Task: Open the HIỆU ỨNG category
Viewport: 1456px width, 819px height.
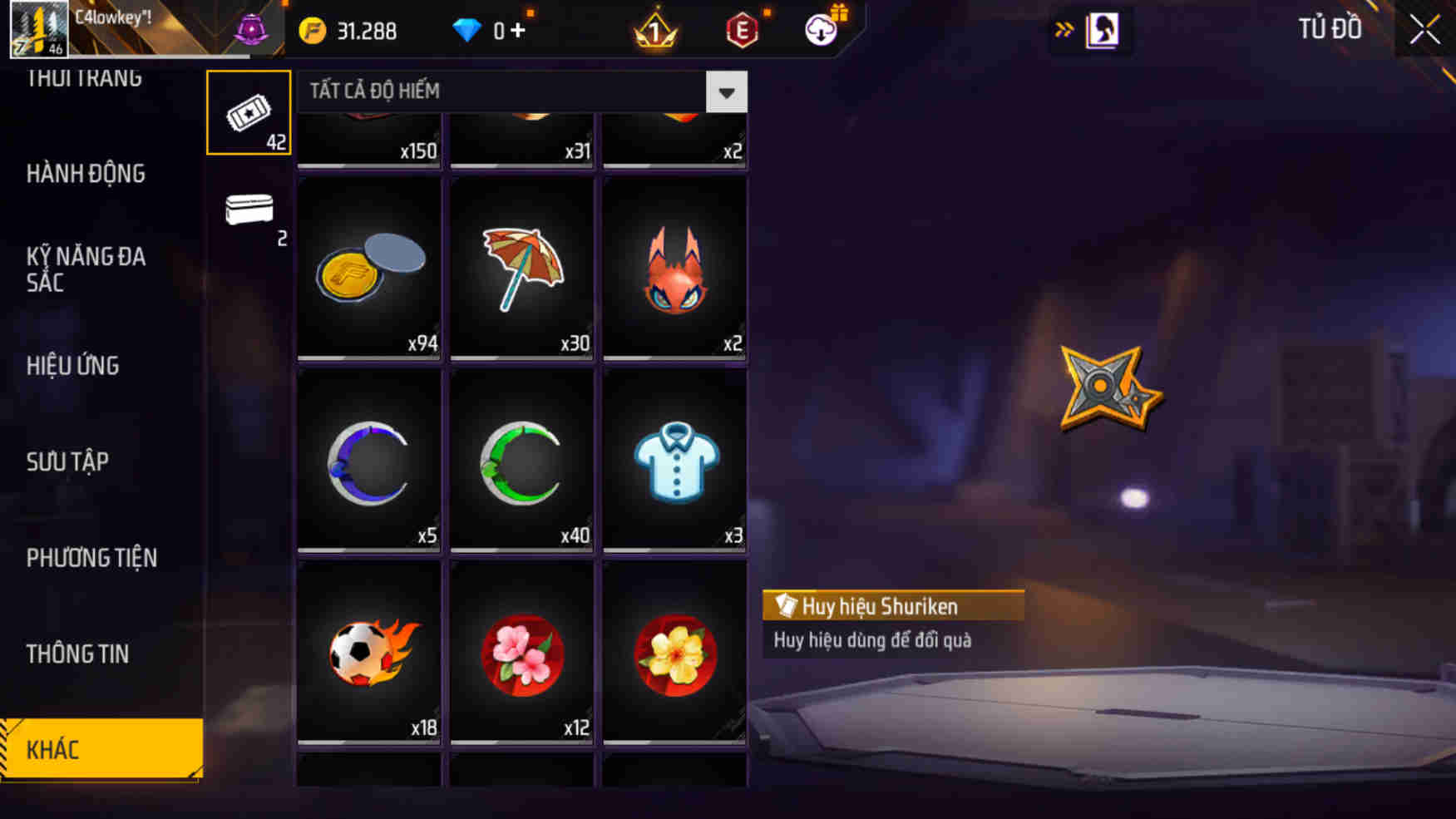Action: coord(73,366)
